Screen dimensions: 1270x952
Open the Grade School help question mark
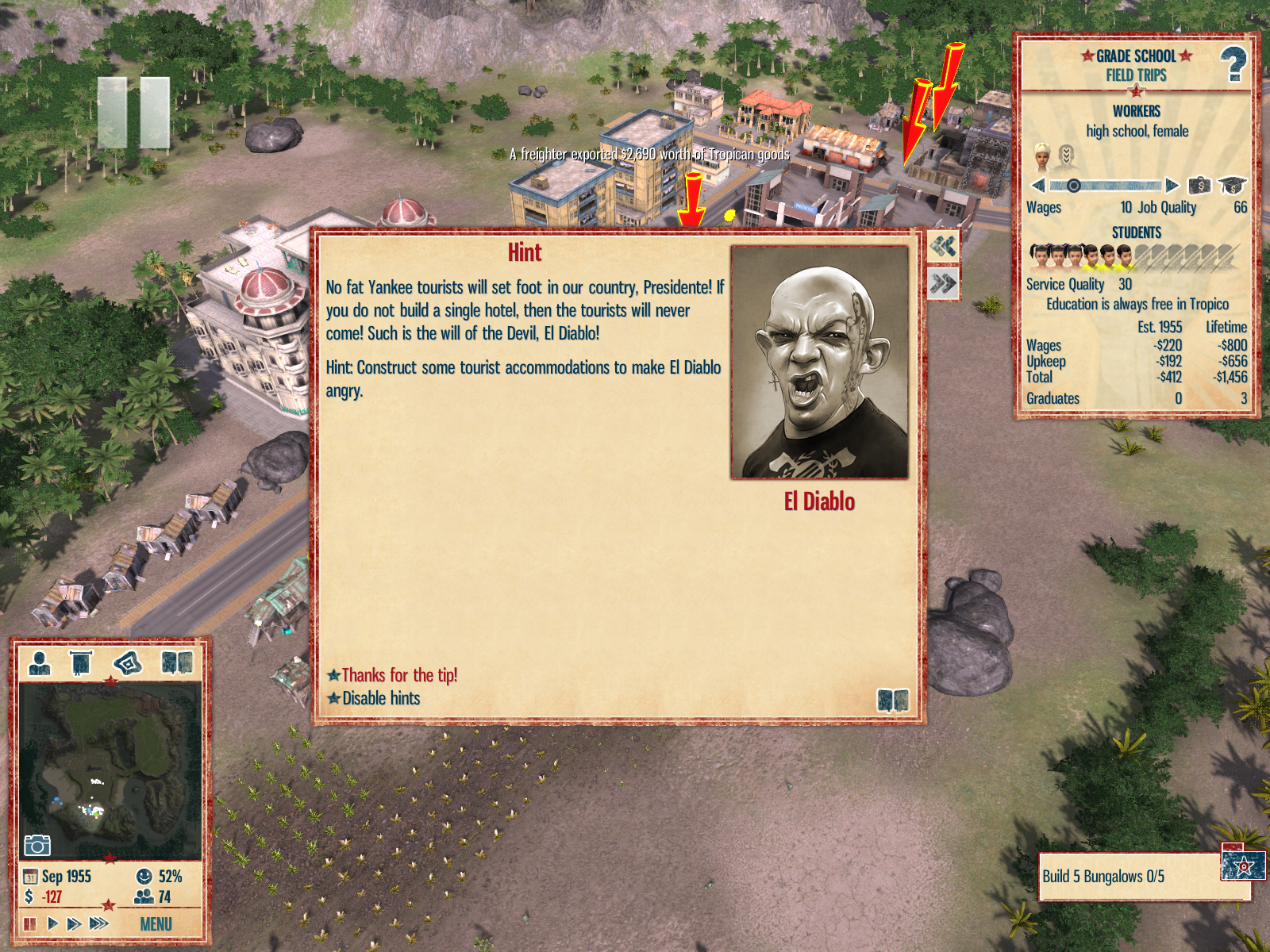[1233, 64]
